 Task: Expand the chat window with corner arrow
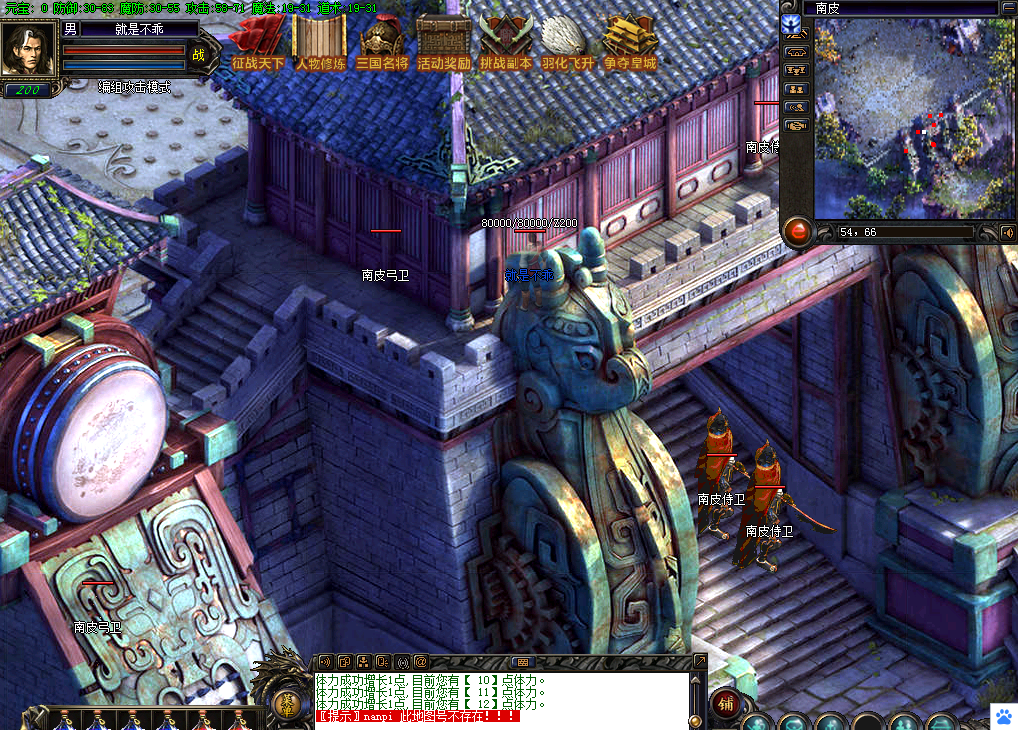(700, 661)
